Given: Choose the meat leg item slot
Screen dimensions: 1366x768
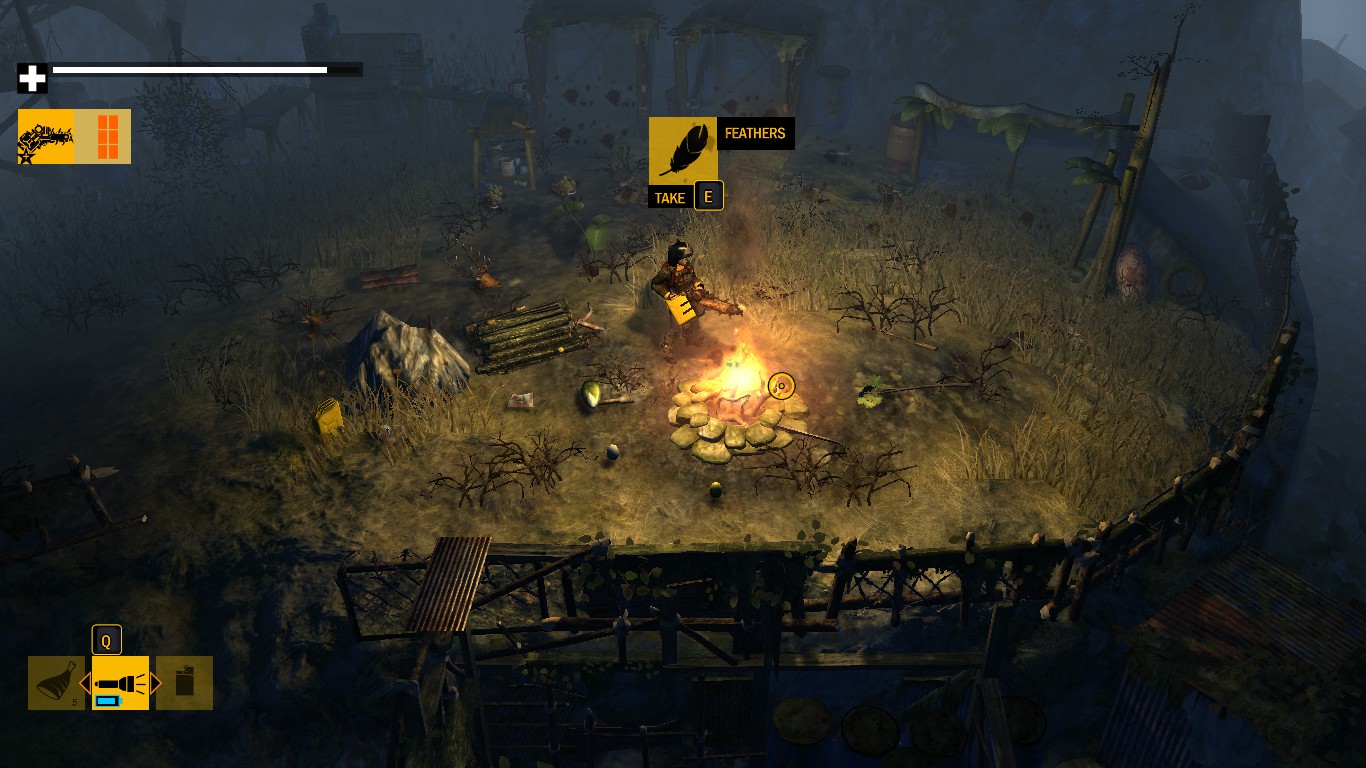Looking at the screenshot, I should point(57,683).
